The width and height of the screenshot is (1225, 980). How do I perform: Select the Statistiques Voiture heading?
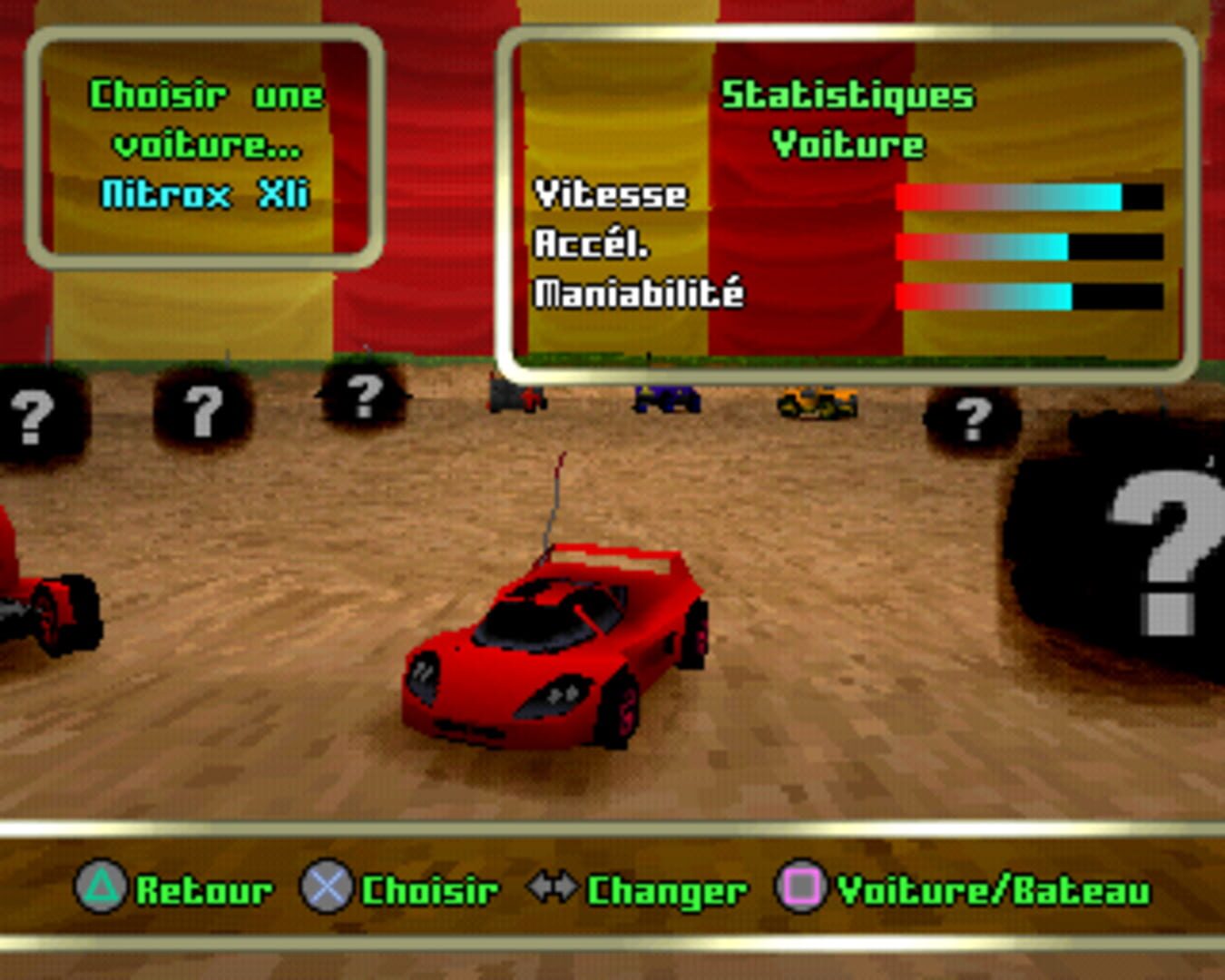(848, 118)
